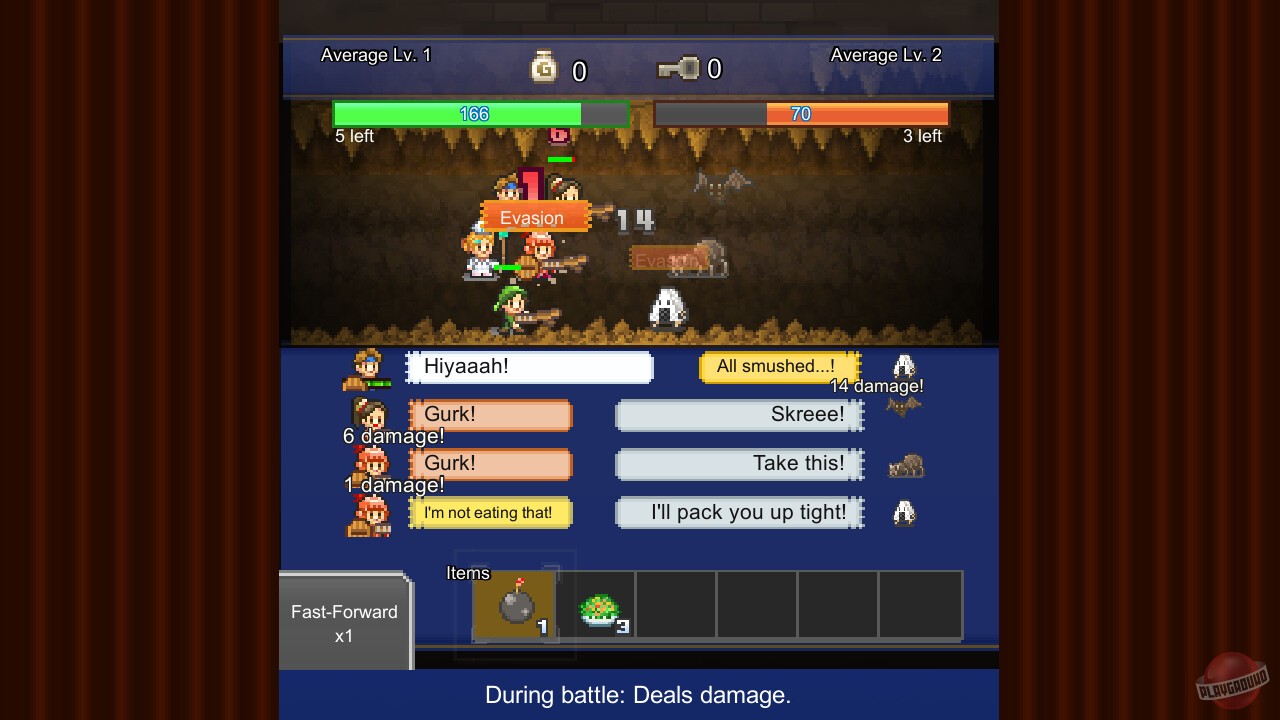The height and width of the screenshot is (720, 1280).
Task: Click the During battle: Deals damage description bar
Action: pos(637,695)
